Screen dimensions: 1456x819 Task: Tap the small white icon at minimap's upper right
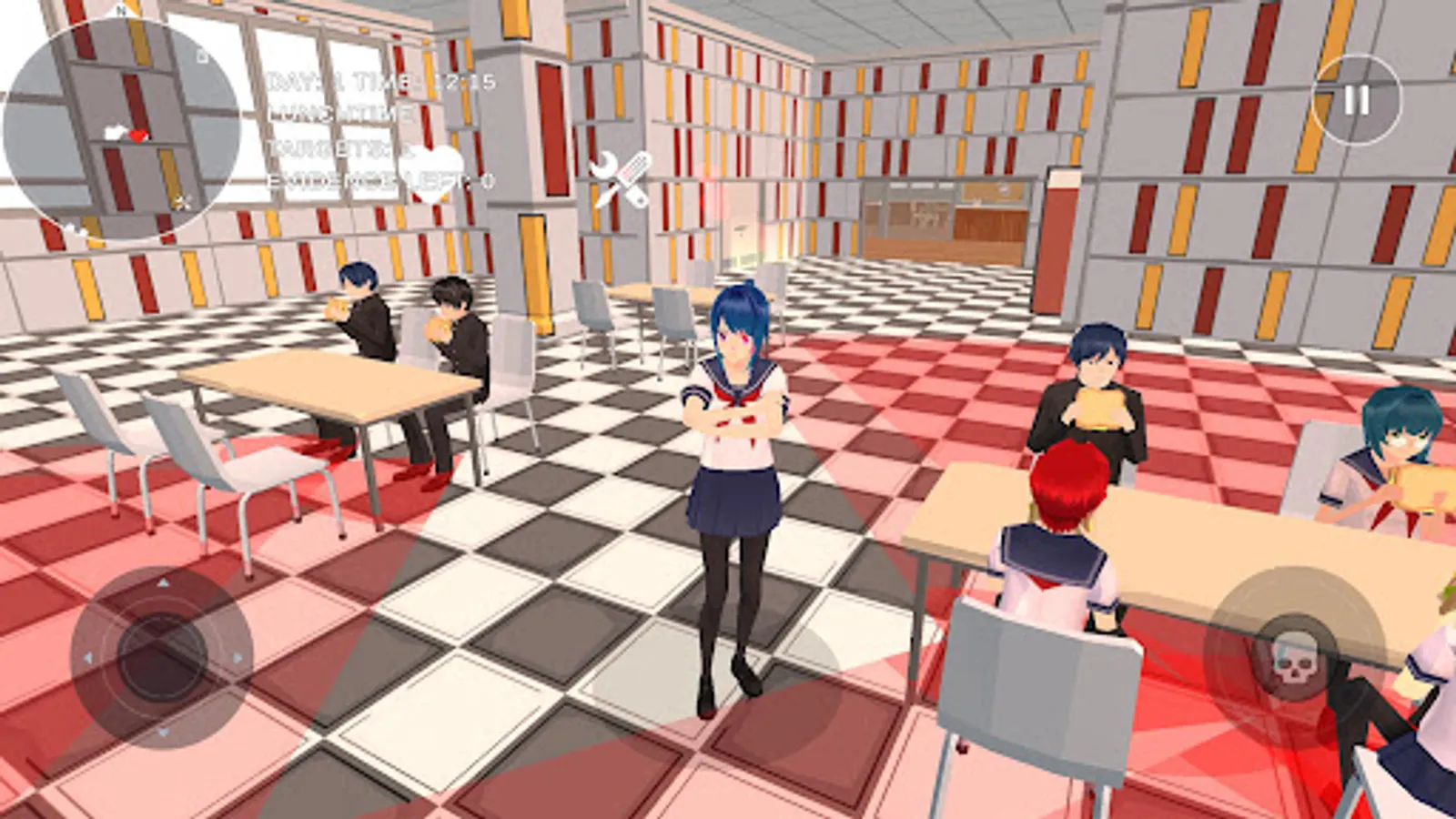(204, 56)
